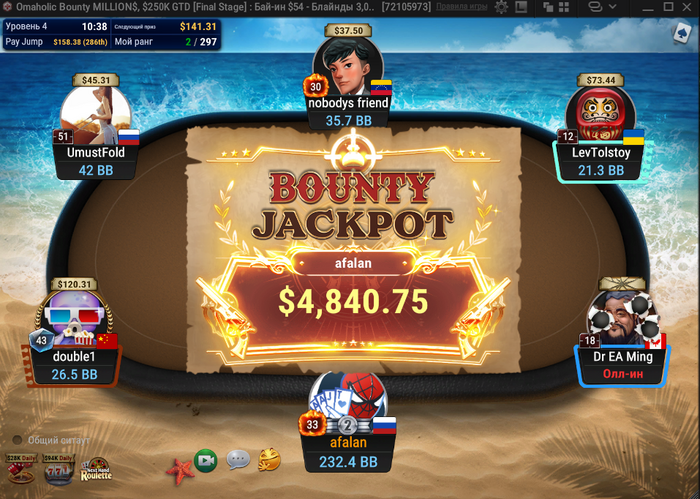
Task: Cascade the table windows
Action: click(546, 6)
